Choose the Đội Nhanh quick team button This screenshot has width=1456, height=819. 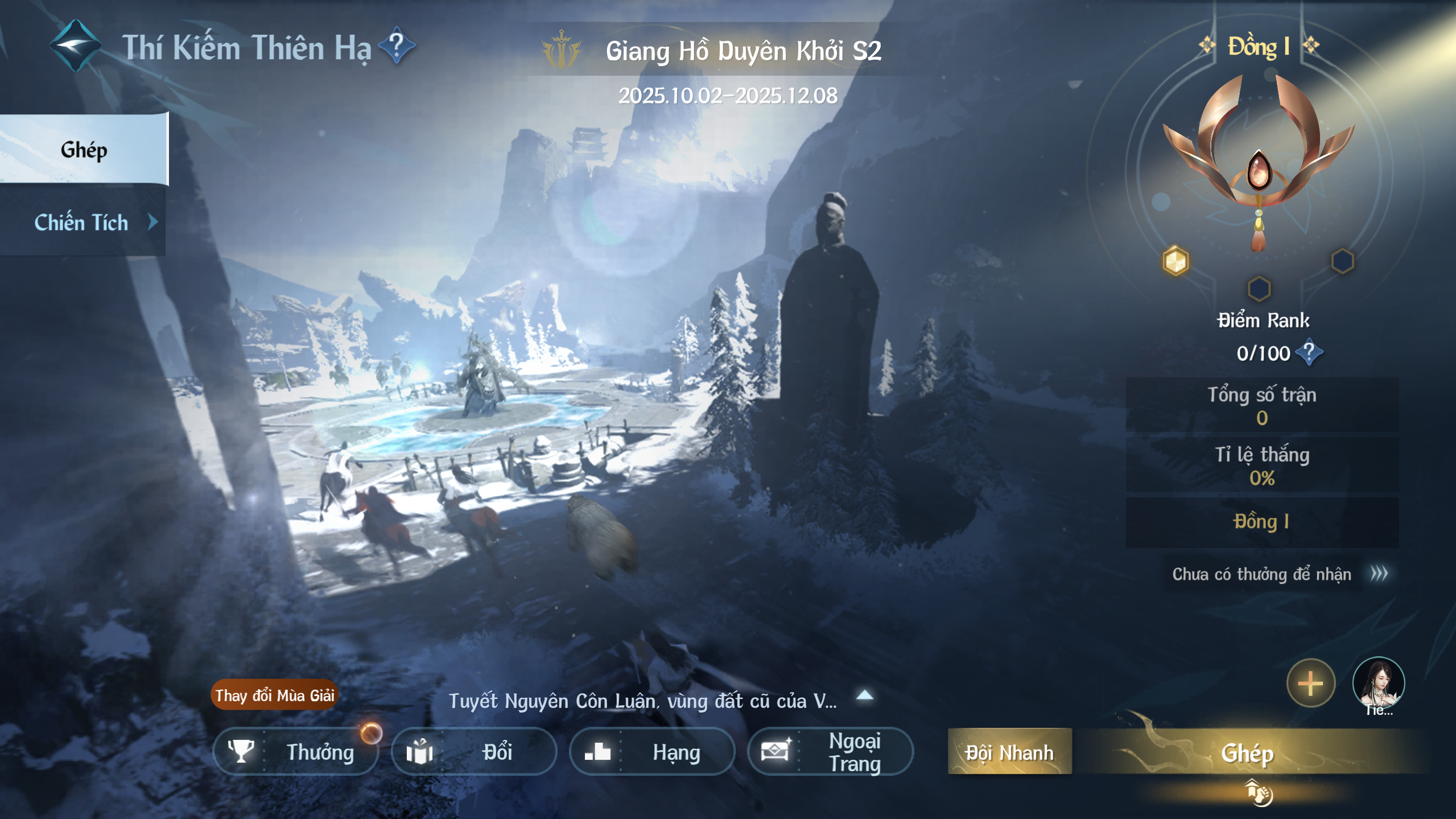coord(1009,752)
